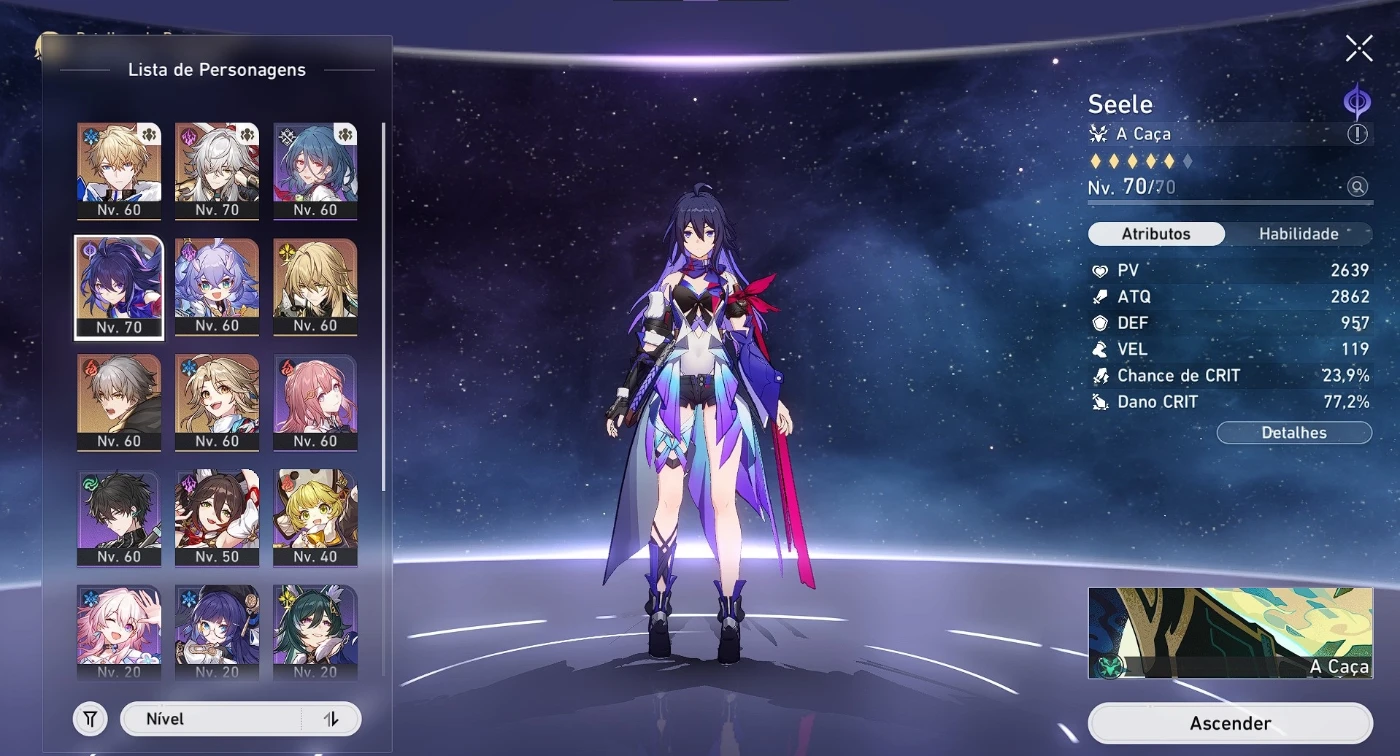
Task: Show path info via the exclamation icon
Action: click(x=1357, y=134)
